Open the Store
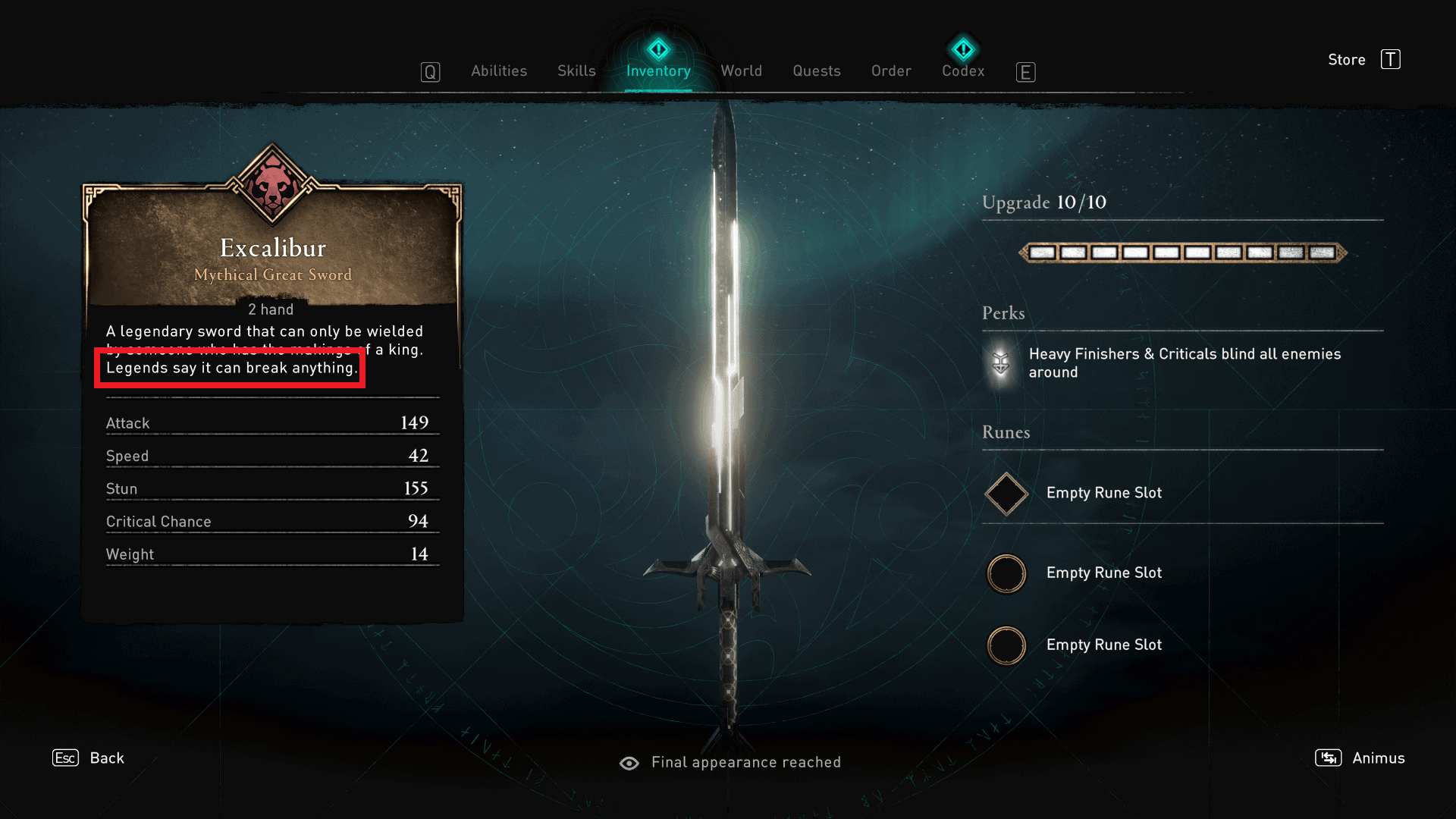The width and height of the screenshot is (1456, 819). click(x=1347, y=60)
